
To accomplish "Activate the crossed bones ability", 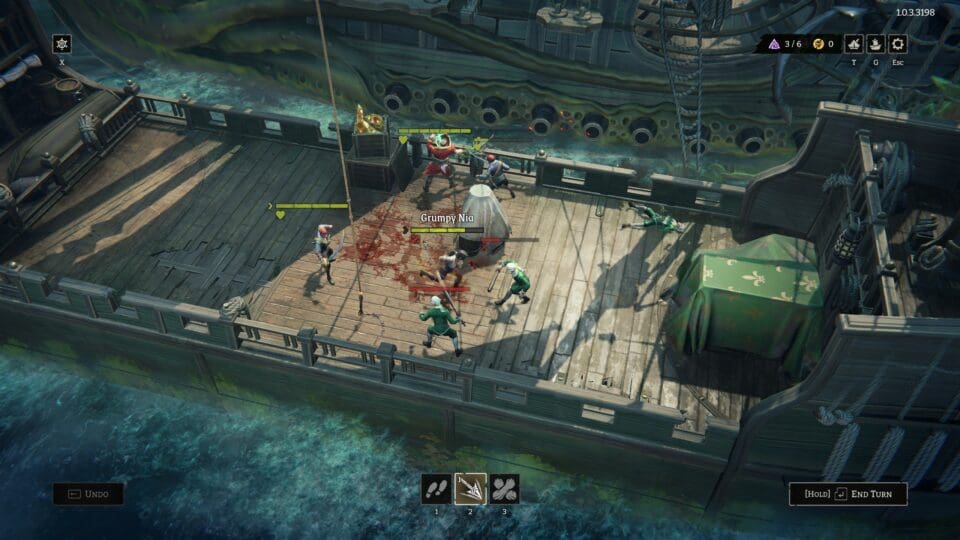I will tap(504, 489).
